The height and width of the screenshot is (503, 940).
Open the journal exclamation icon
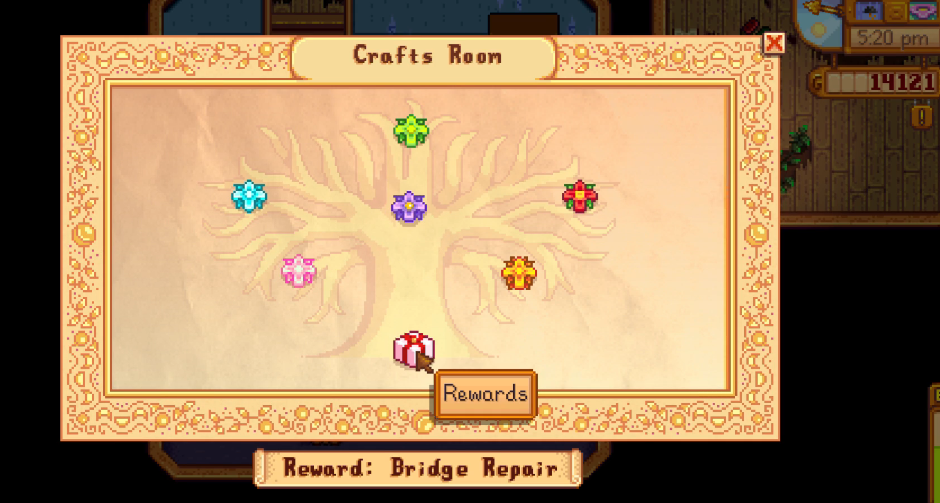point(921,117)
